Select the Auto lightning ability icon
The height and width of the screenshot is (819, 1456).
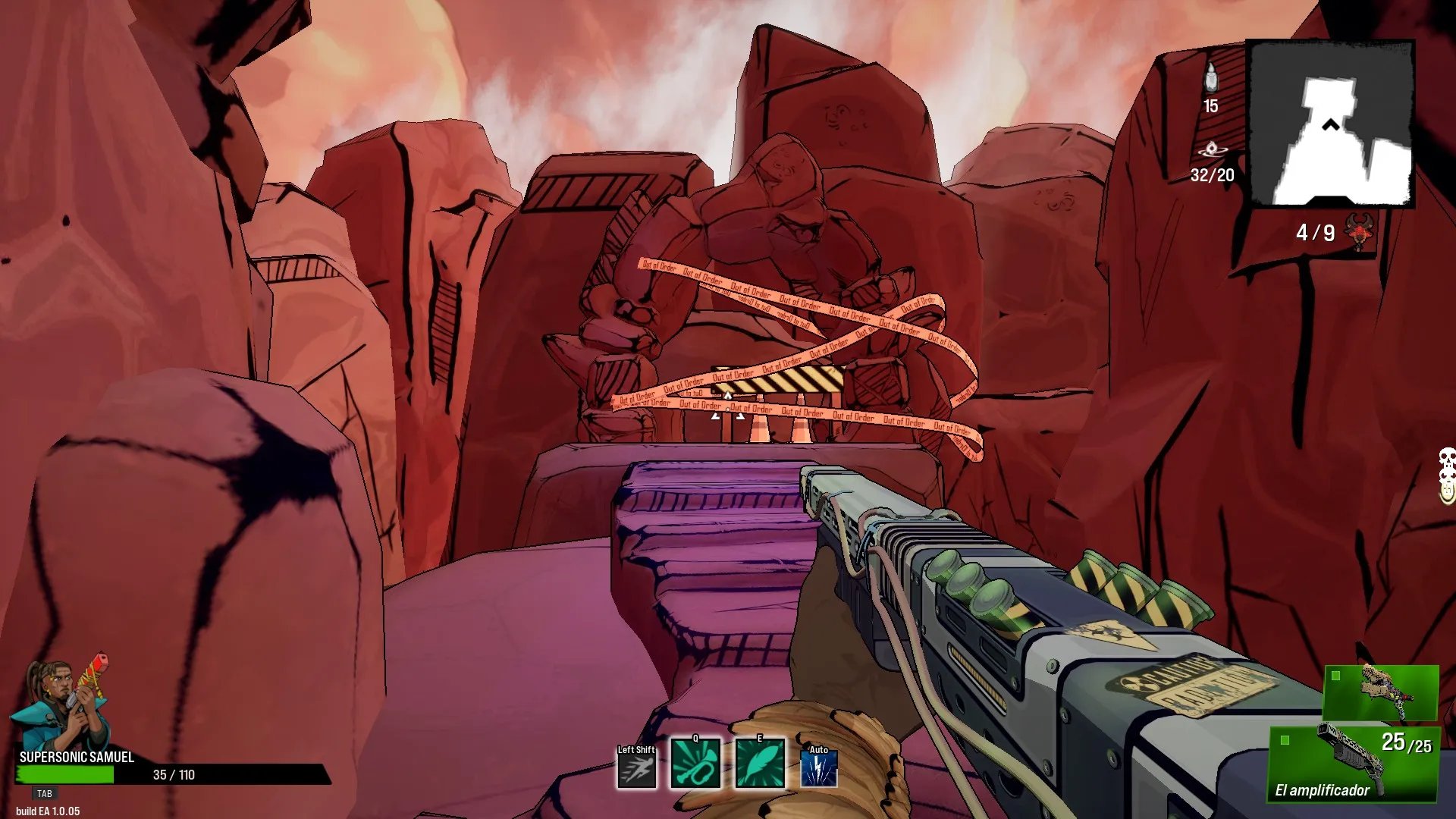point(819,769)
